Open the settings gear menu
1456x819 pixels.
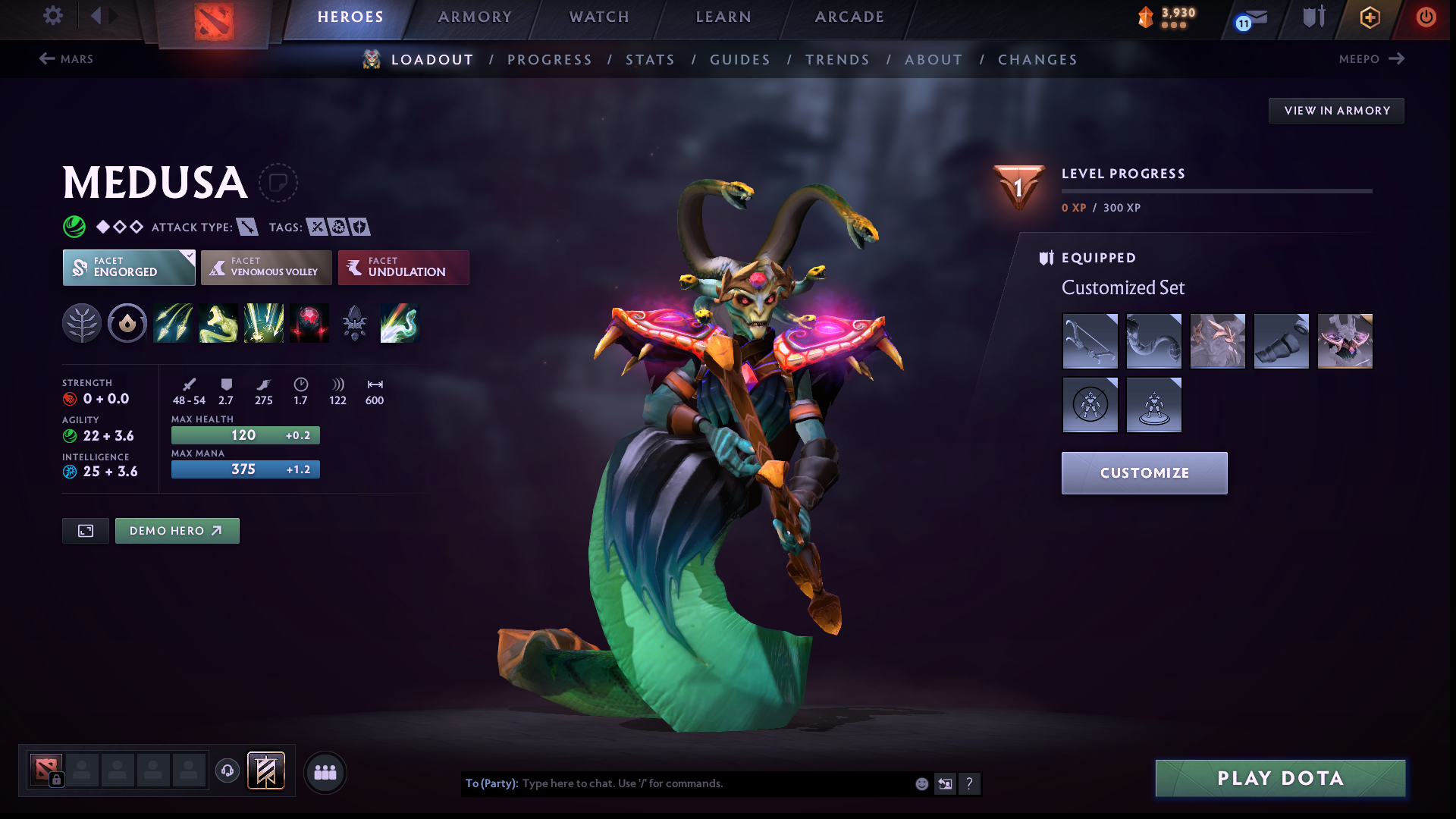click(x=52, y=16)
